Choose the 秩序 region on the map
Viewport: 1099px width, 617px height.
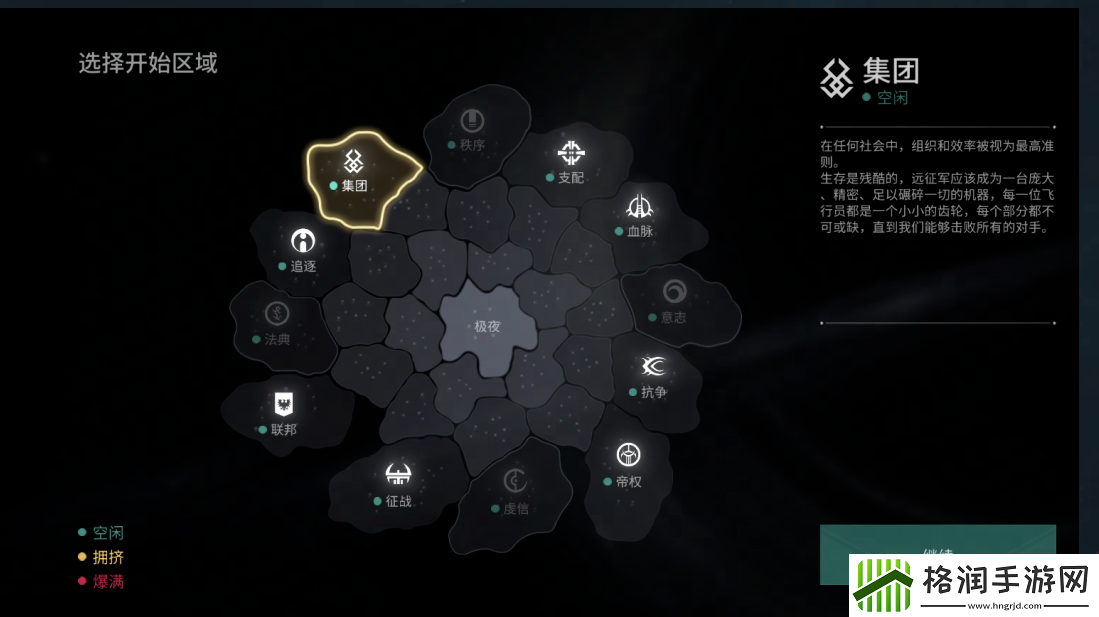pos(472,131)
